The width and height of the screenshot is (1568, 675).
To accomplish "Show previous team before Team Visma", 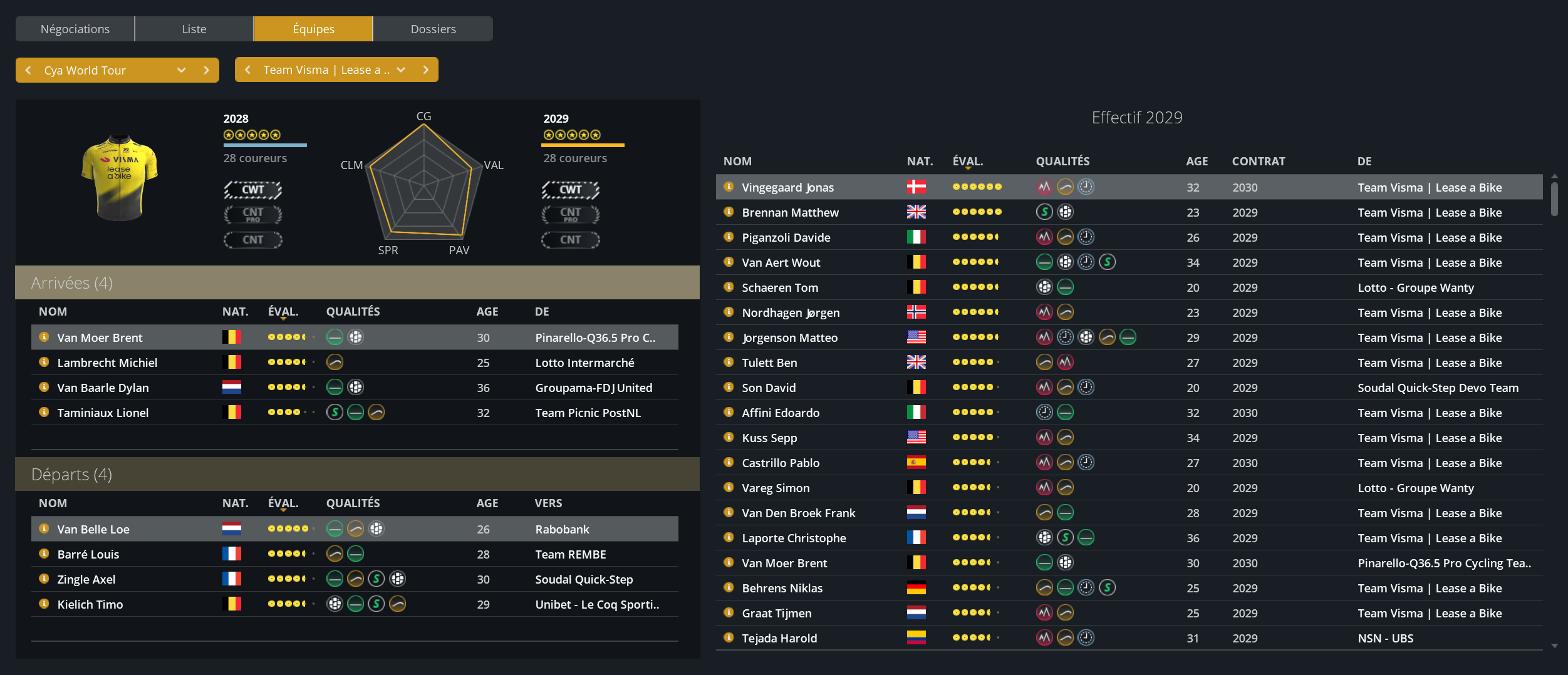I will 248,70.
